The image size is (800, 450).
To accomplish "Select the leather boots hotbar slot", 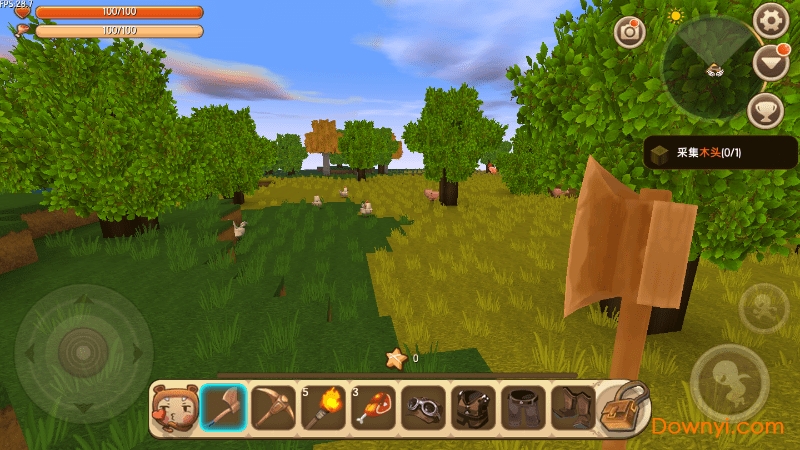I will (x=573, y=408).
